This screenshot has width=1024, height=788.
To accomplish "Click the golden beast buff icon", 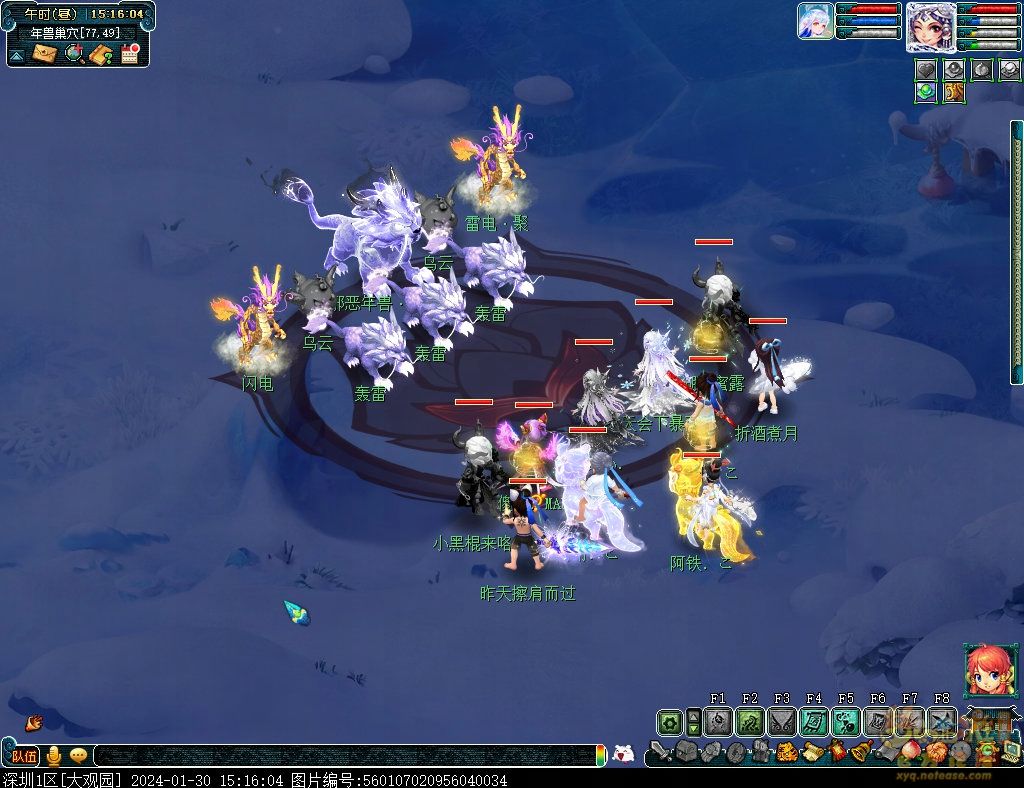I will coord(954,92).
